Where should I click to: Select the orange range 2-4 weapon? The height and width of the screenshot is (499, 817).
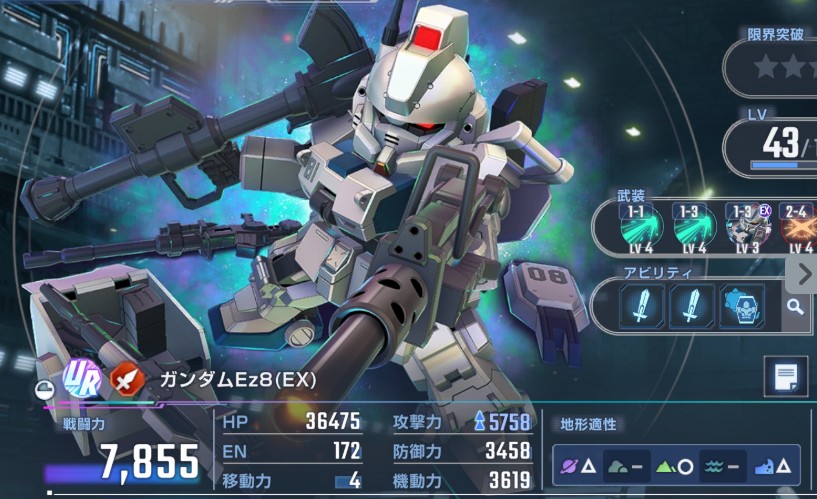[x=797, y=227]
